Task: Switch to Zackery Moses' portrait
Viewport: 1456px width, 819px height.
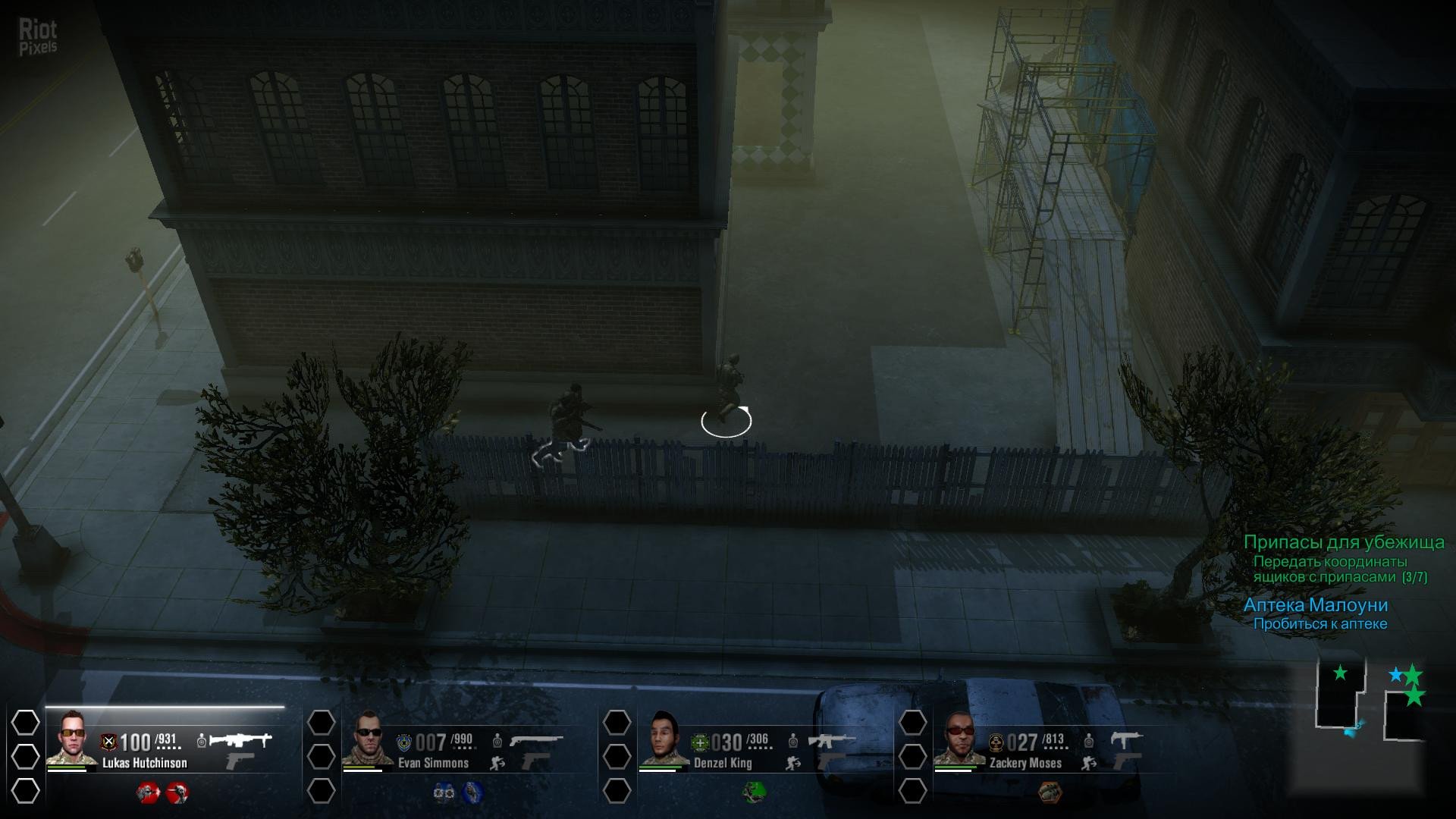Action: coord(959,738)
